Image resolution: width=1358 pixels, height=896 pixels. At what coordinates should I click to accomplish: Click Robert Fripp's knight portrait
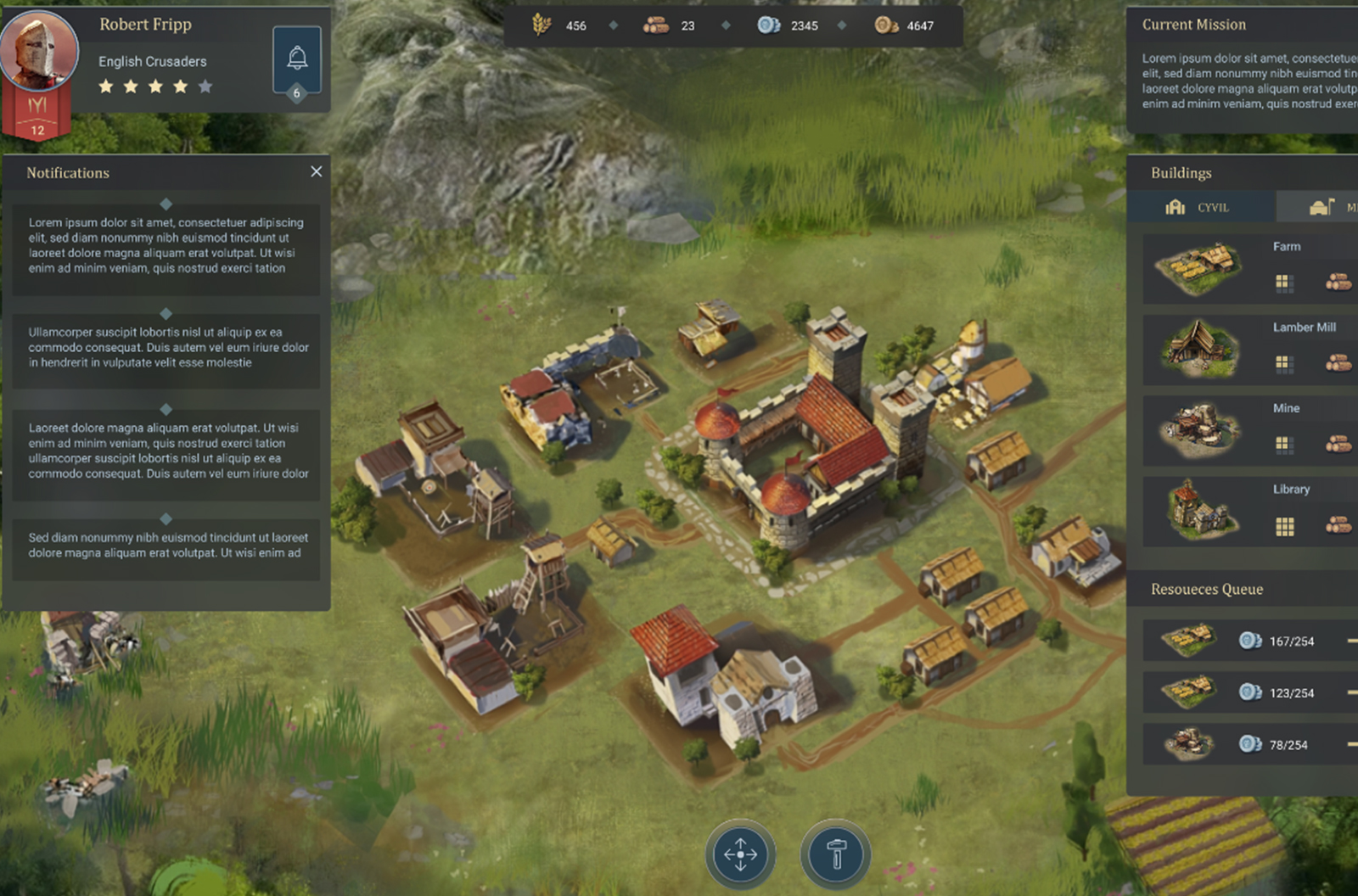37,49
